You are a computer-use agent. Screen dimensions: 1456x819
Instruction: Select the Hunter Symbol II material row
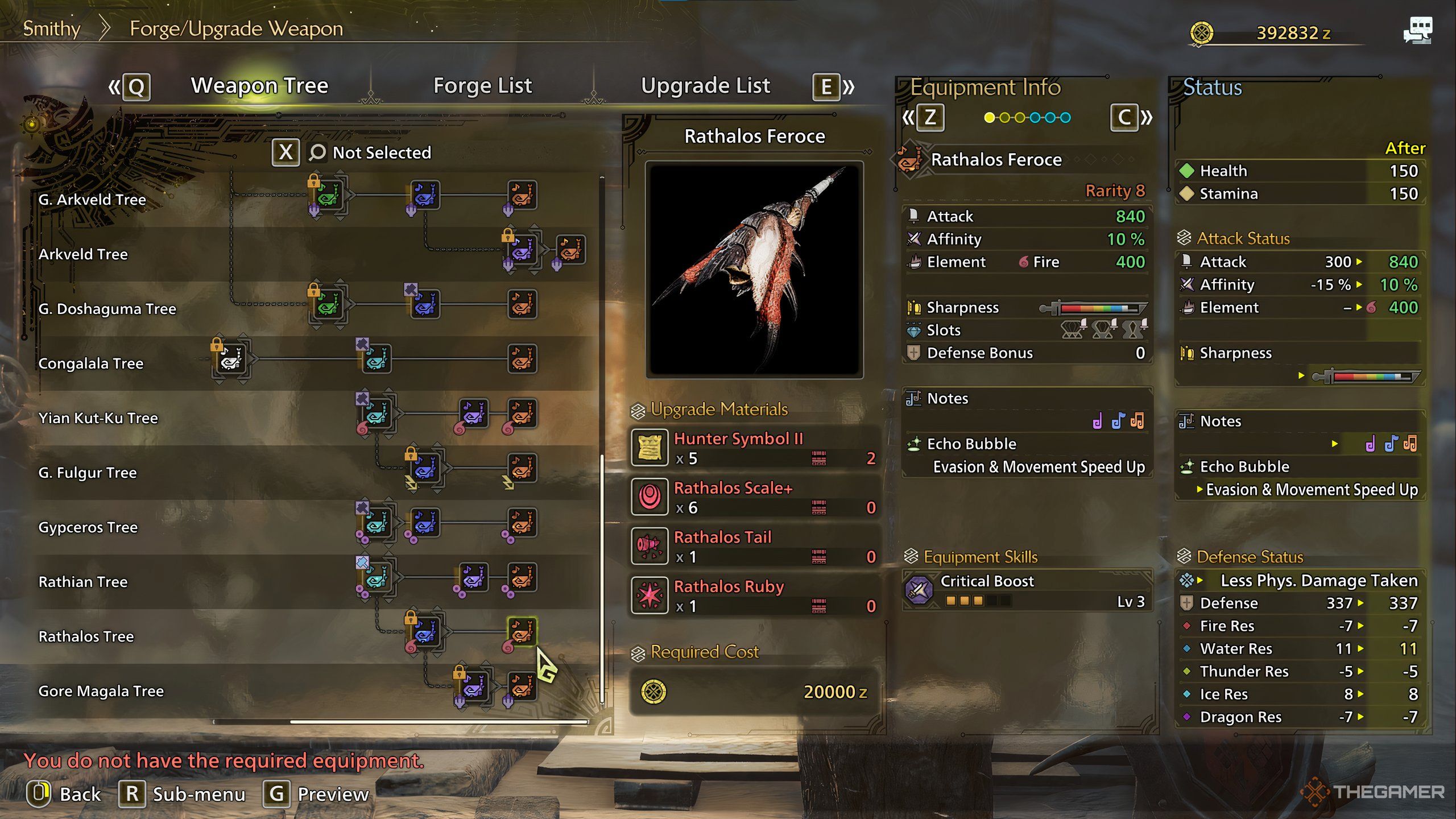[x=754, y=448]
